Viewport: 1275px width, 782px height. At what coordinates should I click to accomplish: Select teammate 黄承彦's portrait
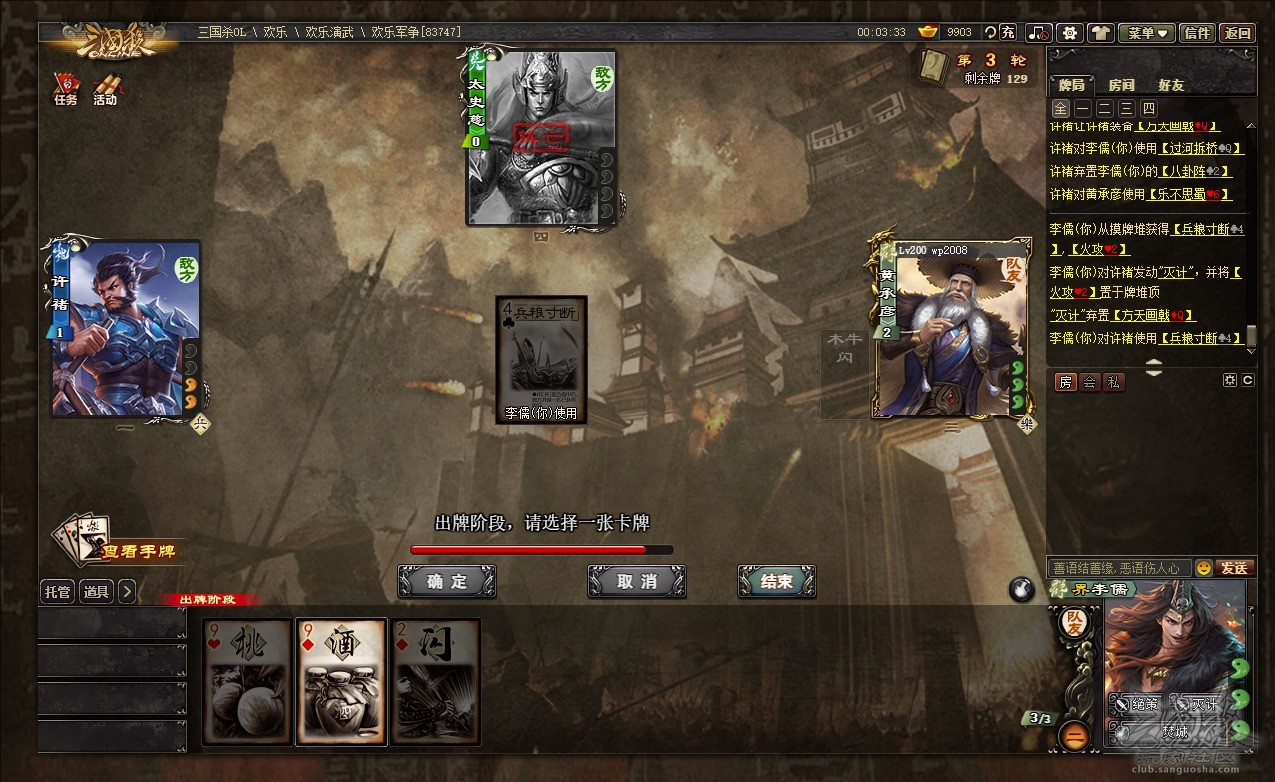click(x=952, y=328)
